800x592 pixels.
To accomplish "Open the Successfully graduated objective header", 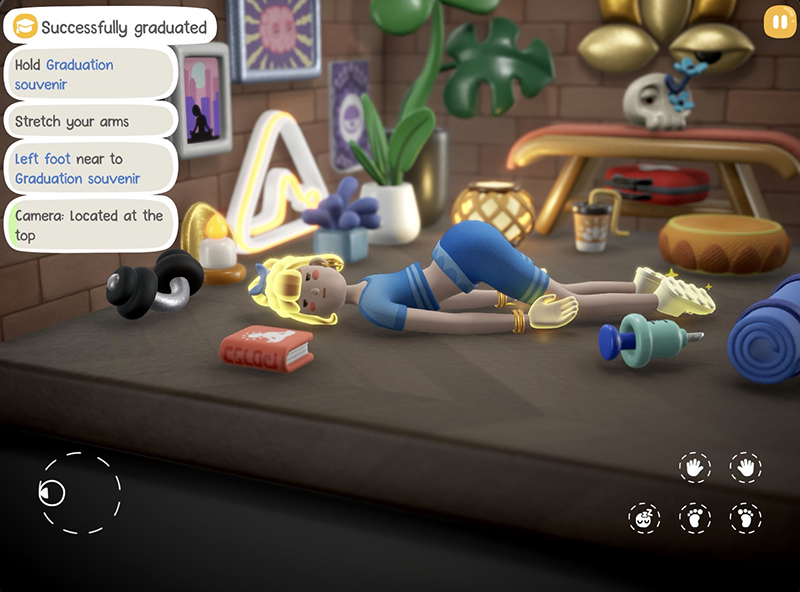I will [110, 27].
